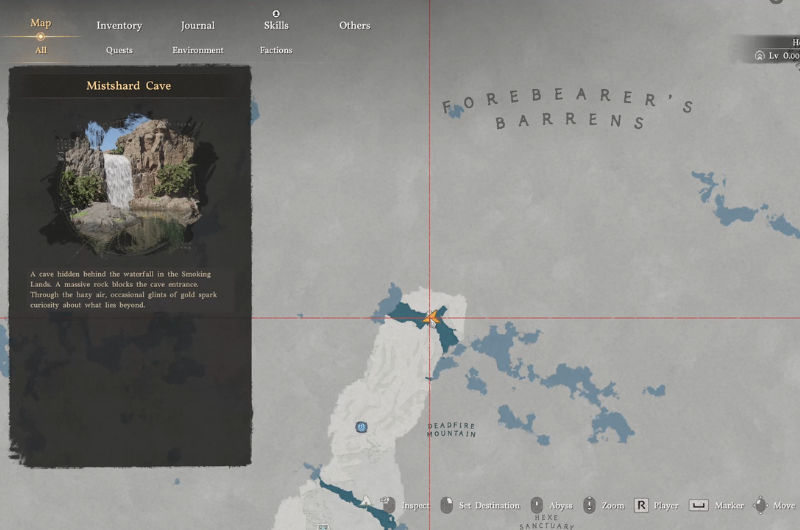The image size is (800, 530).
Task: Select the orange player arrow marker
Action: (432, 319)
